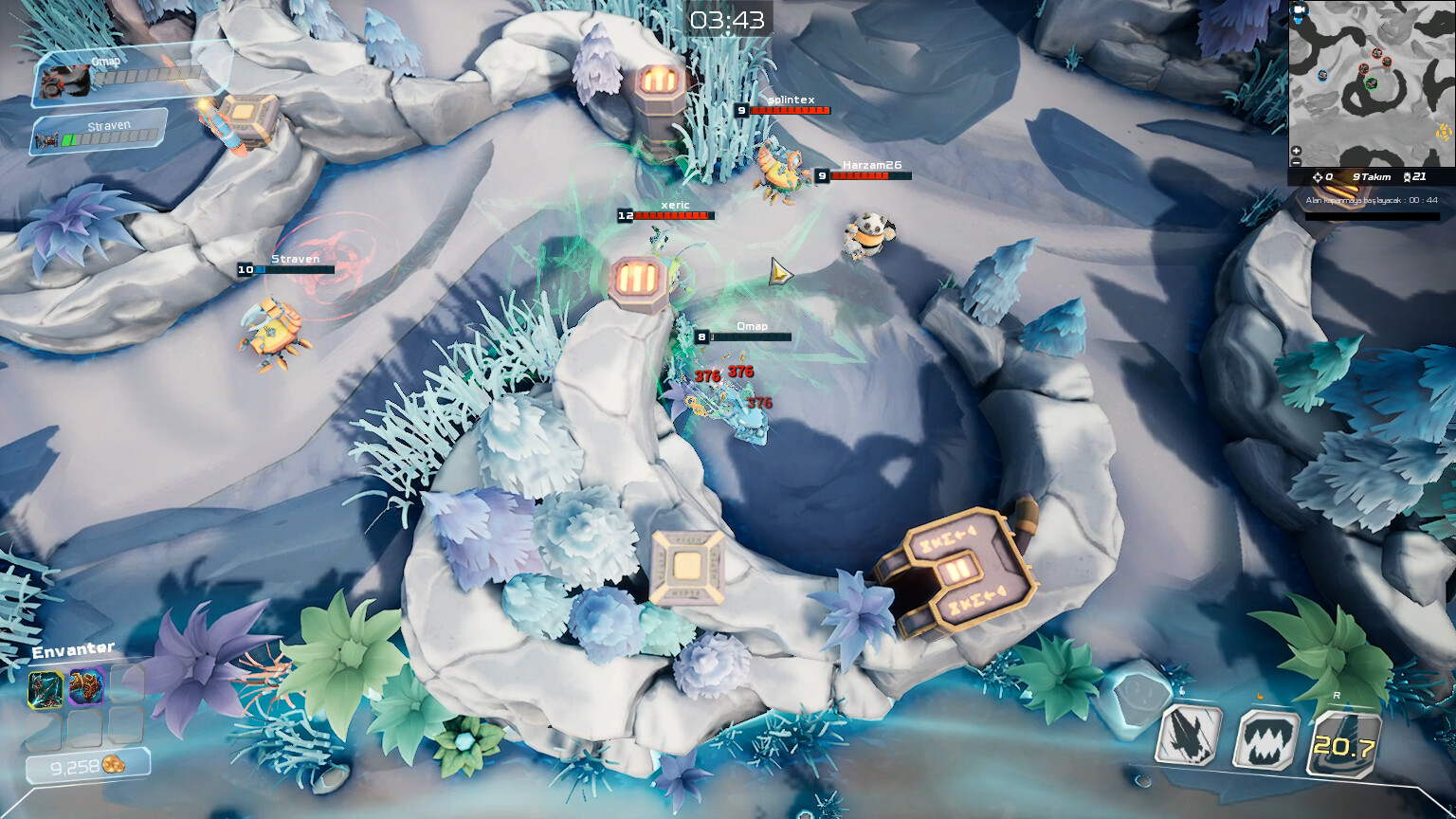
Task: Click the 9 Takım team counter label
Action: (x=1370, y=176)
